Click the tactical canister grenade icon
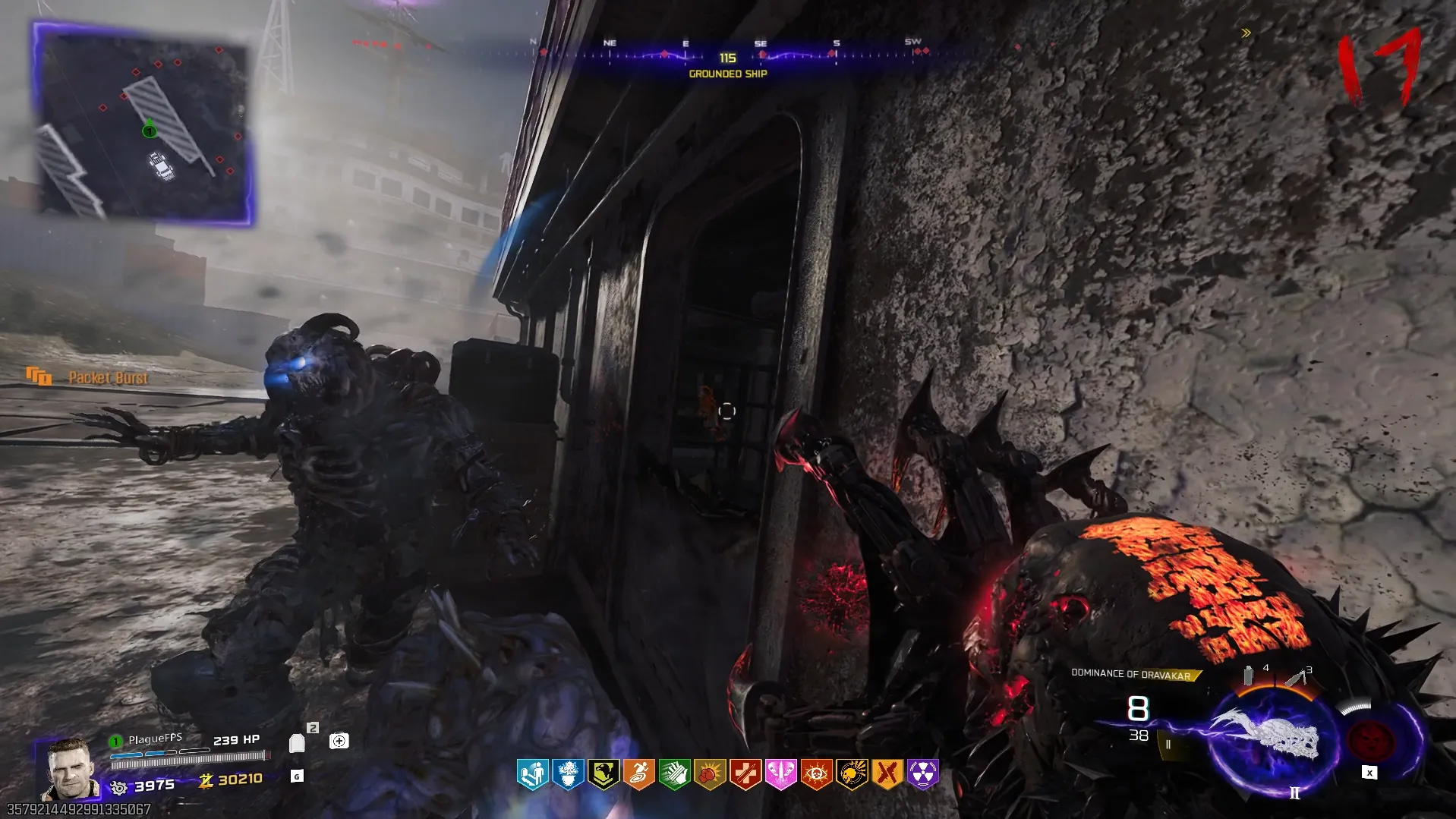Viewport: 1456px width, 819px height. (x=1249, y=675)
